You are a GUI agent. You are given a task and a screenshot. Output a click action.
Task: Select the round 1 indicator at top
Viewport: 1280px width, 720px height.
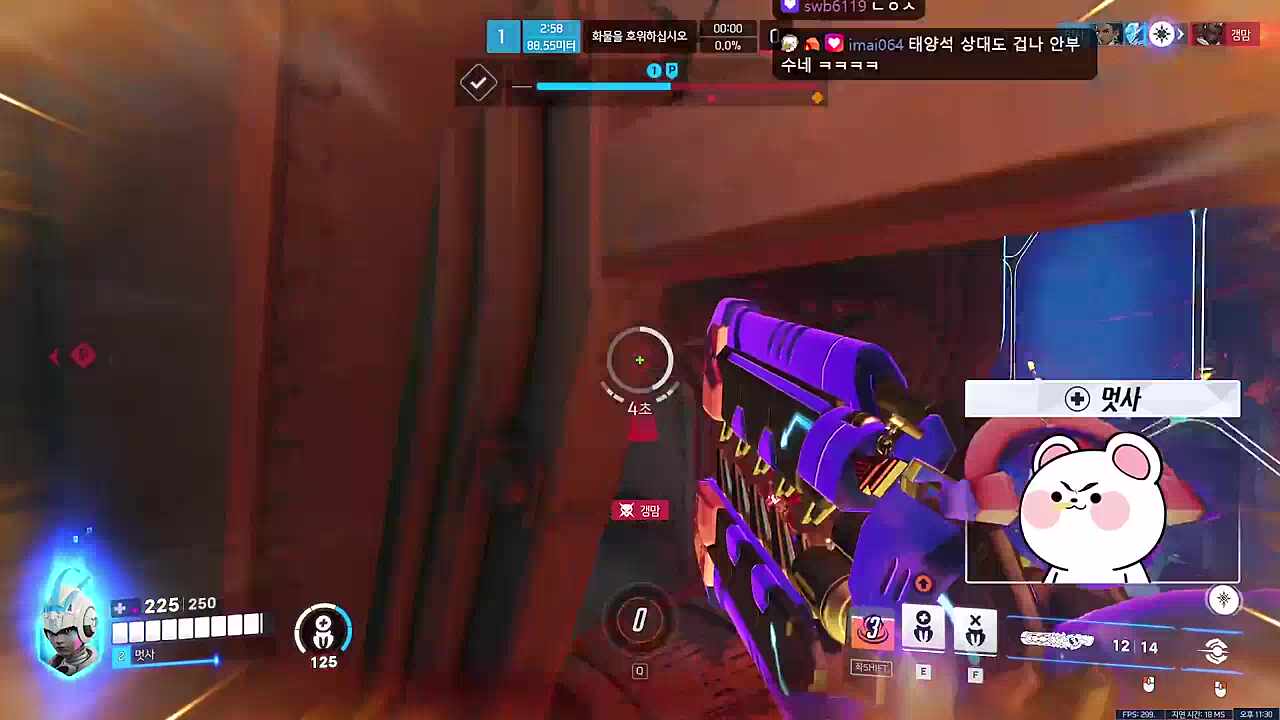(502, 36)
